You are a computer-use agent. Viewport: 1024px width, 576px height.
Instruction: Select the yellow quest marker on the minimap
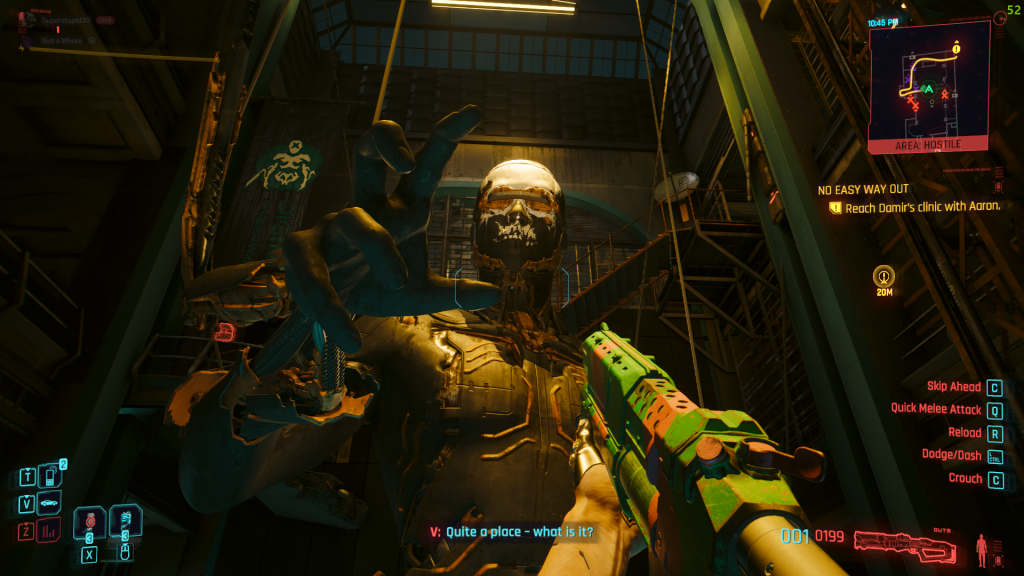tap(957, 47)
